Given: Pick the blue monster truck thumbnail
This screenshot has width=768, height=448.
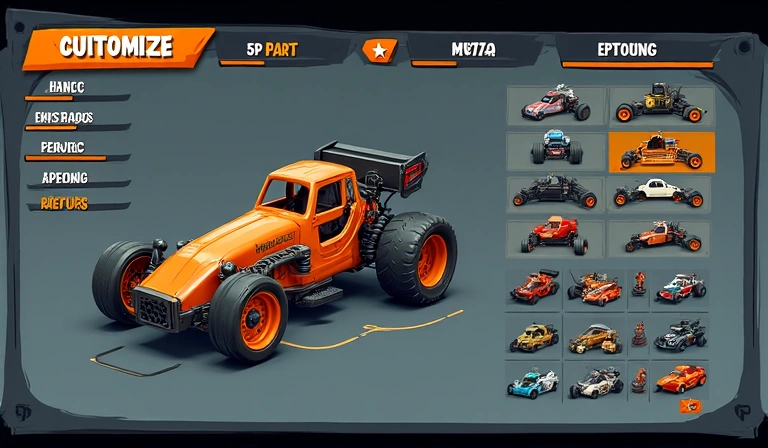Looking at the screenshot, I should 556,148.
